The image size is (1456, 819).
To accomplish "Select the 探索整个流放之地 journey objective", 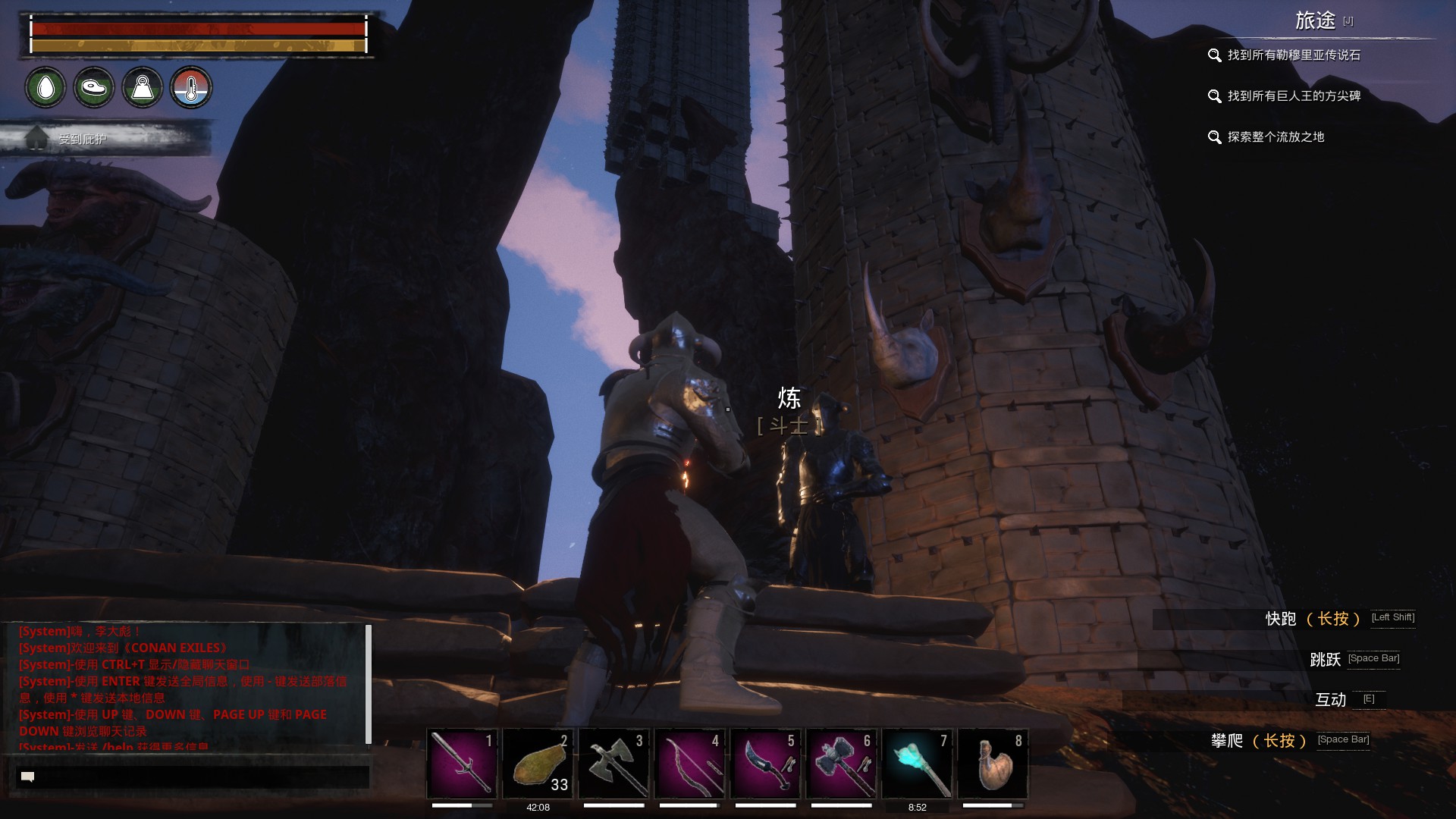I will pyautogui.click(x=1276, y=137).
